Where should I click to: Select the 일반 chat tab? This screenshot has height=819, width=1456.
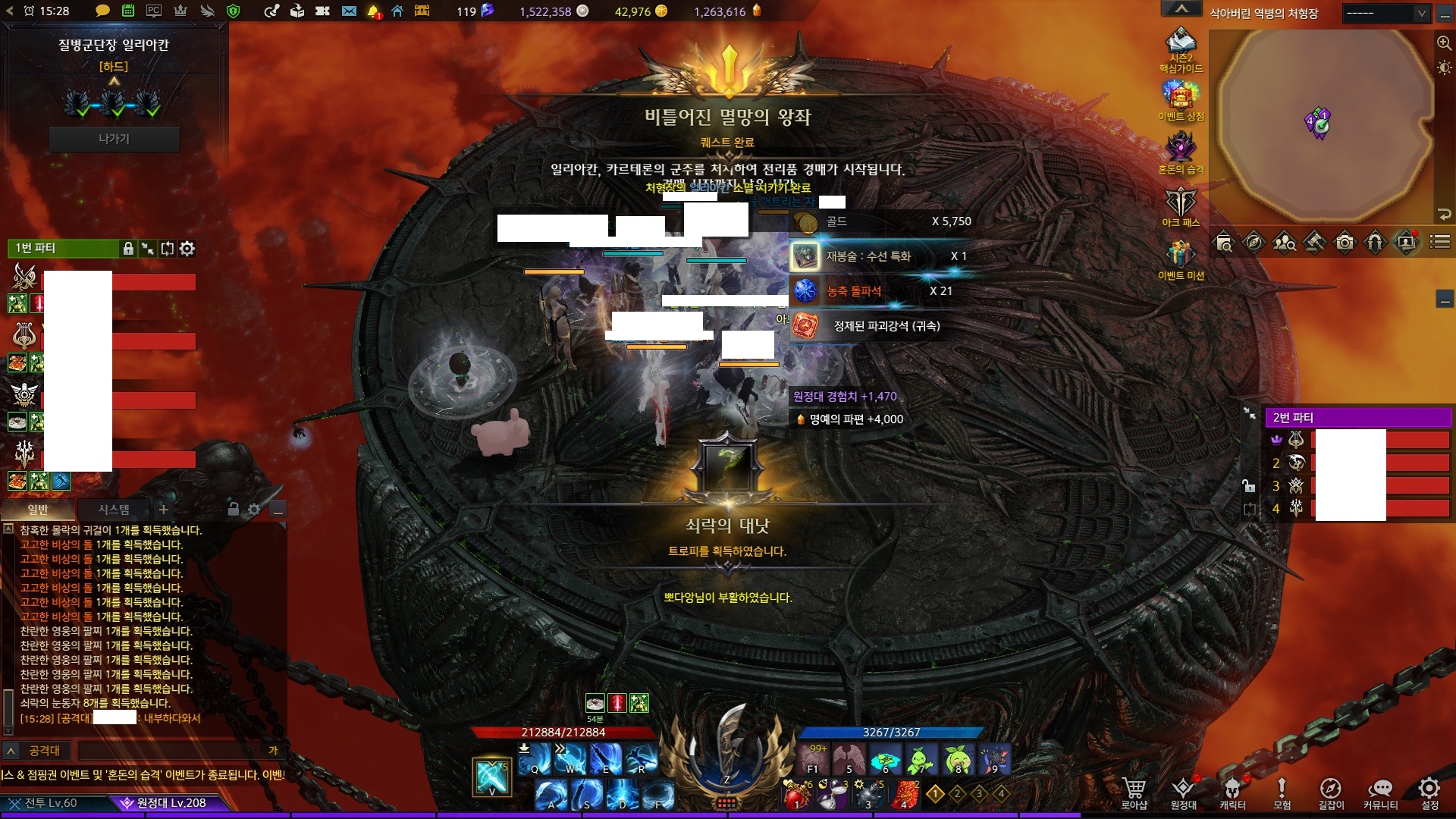tap(38, 510)
